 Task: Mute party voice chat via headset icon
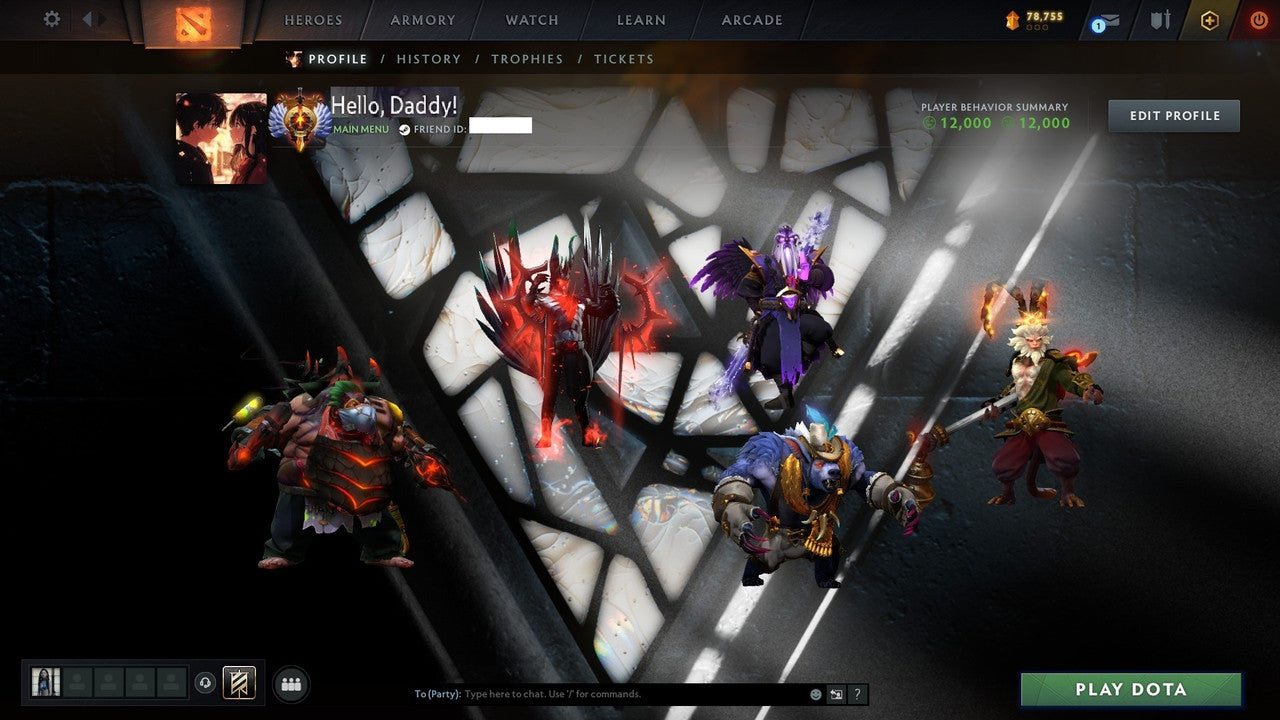point(206,683)
